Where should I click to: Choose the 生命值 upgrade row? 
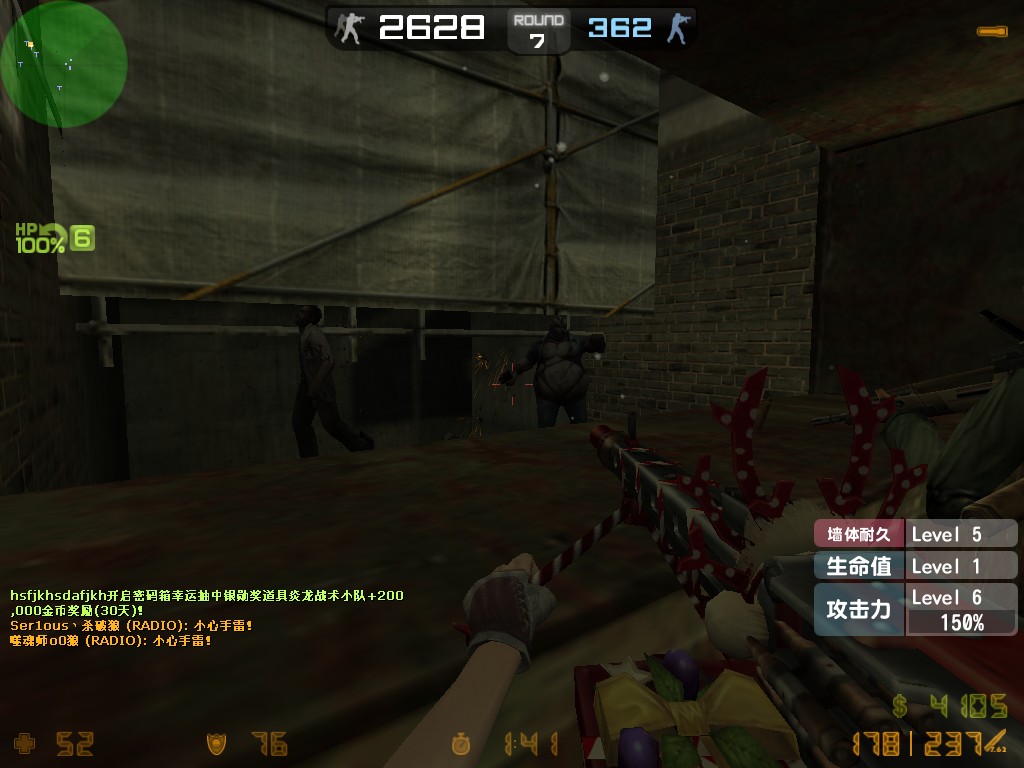[x=915, y=566]
